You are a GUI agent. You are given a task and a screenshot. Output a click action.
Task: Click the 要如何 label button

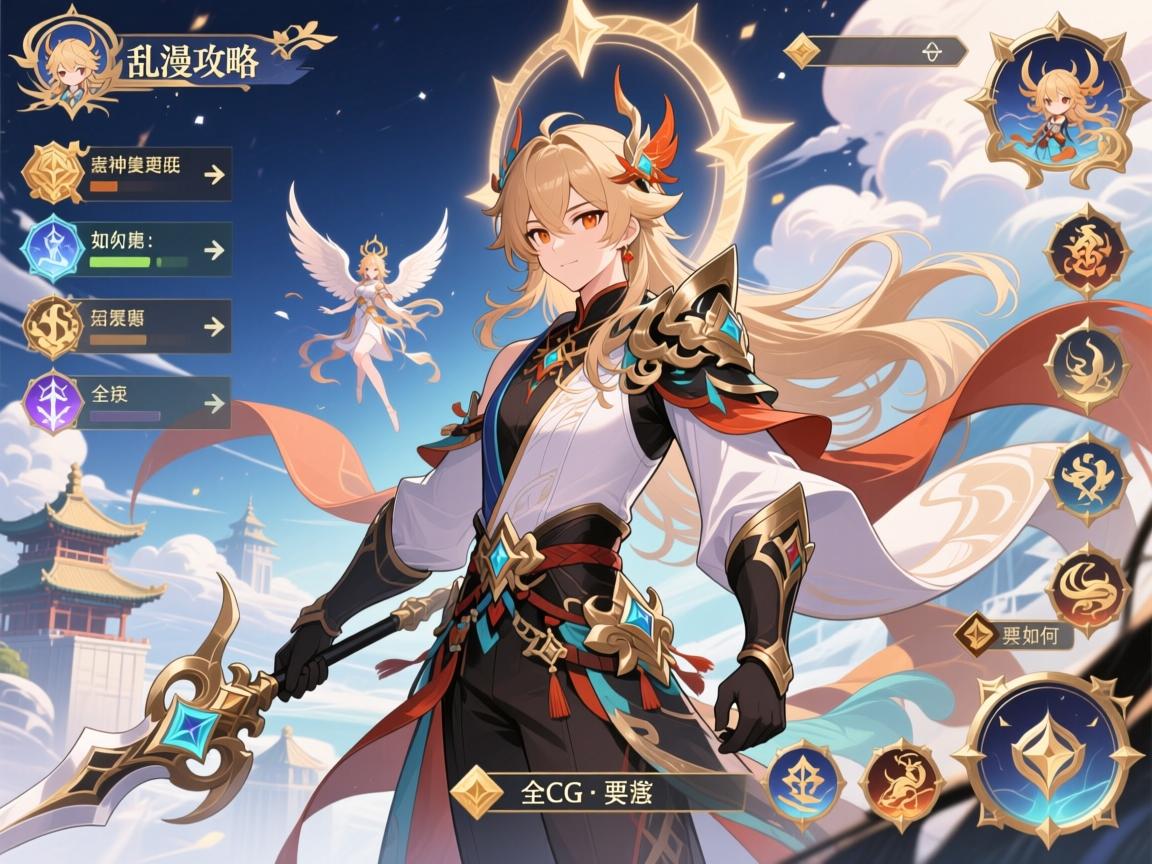coord(1014,635)
